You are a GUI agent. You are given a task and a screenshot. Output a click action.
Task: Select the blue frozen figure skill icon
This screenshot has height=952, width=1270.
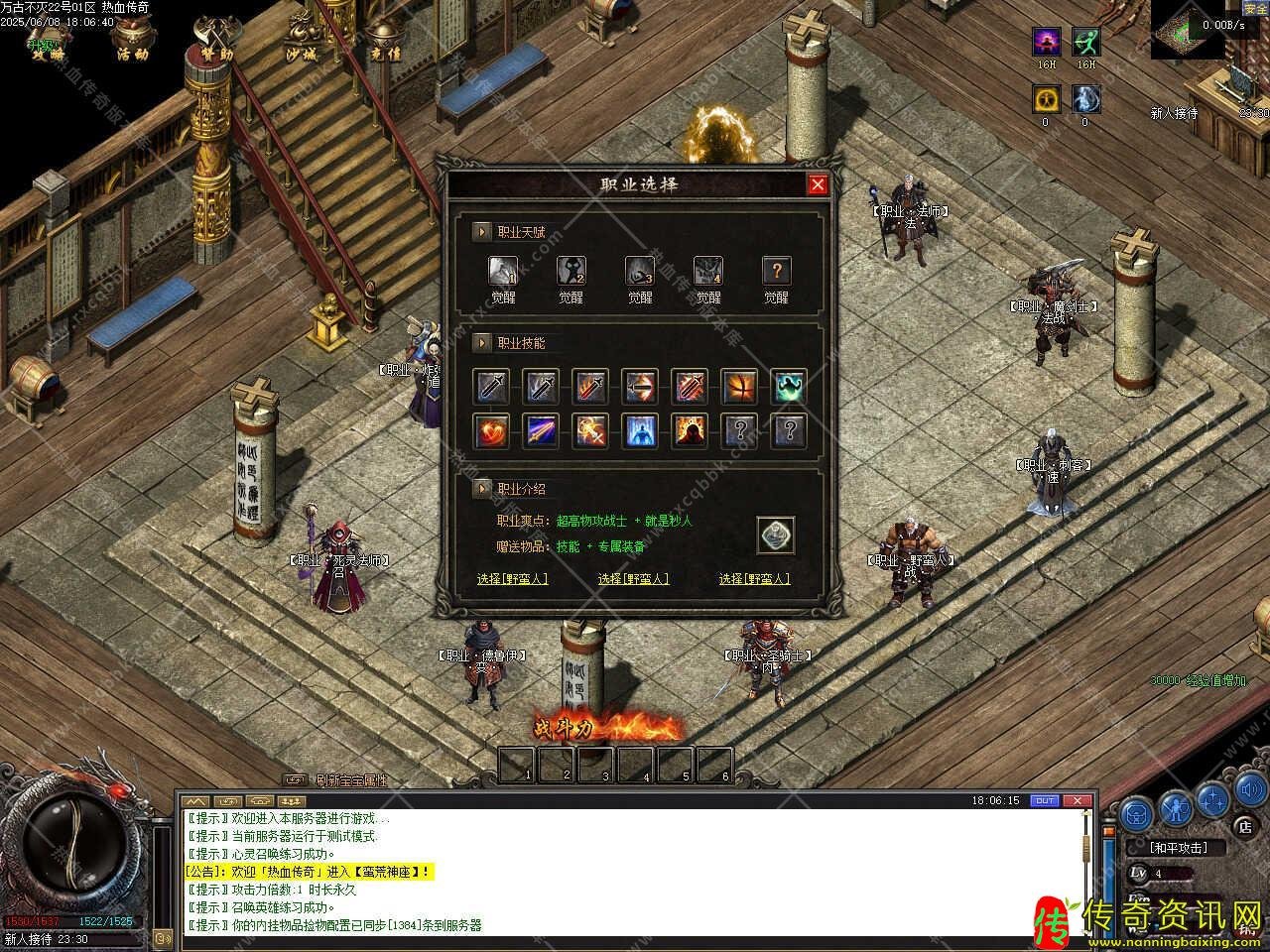(640, 430)
